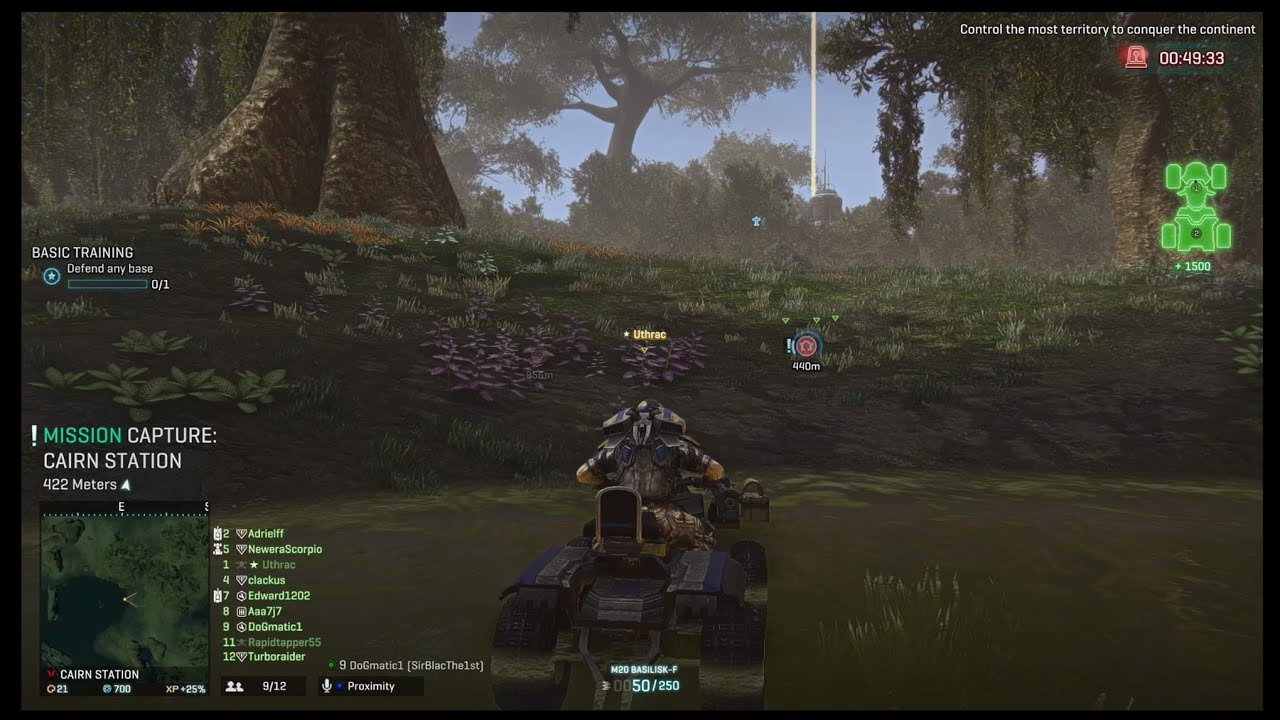Choose Rapidtapper55 from the squad roster
Screen dimensions: 1280x720
pos(284,642)
